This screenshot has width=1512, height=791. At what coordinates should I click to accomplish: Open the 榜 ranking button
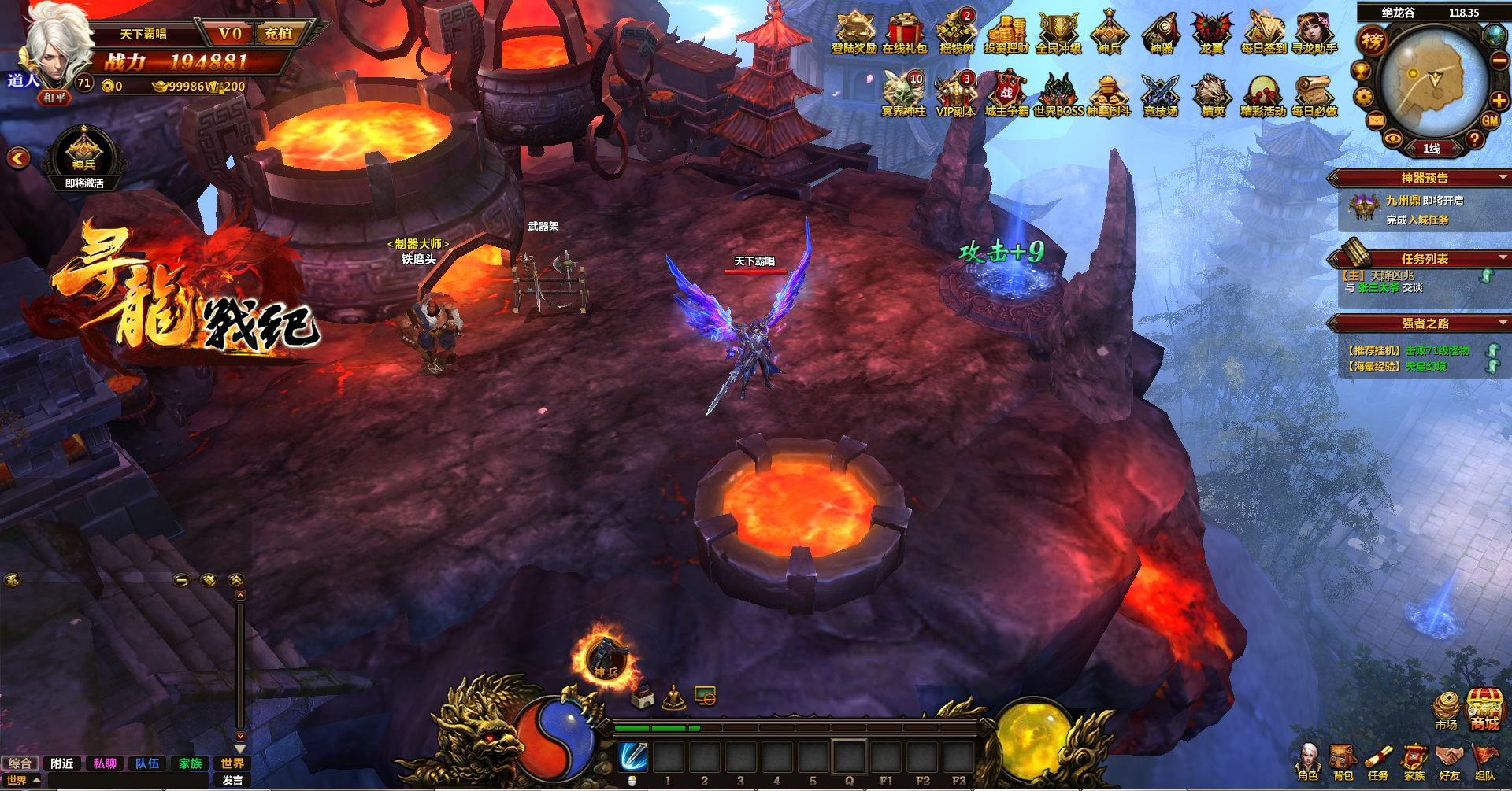(1373, 41)
